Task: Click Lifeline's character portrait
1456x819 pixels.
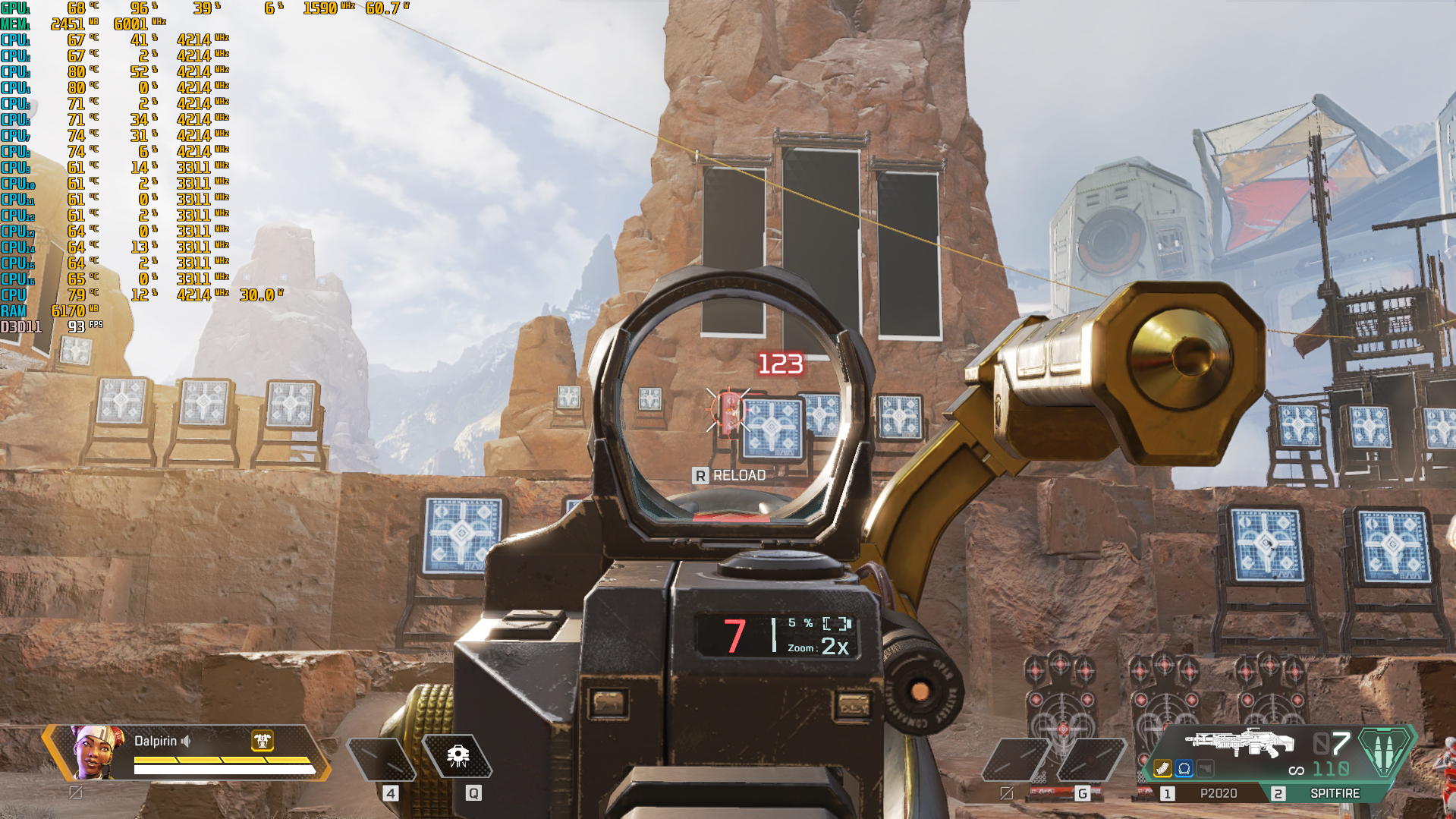Action: [97, 751]
